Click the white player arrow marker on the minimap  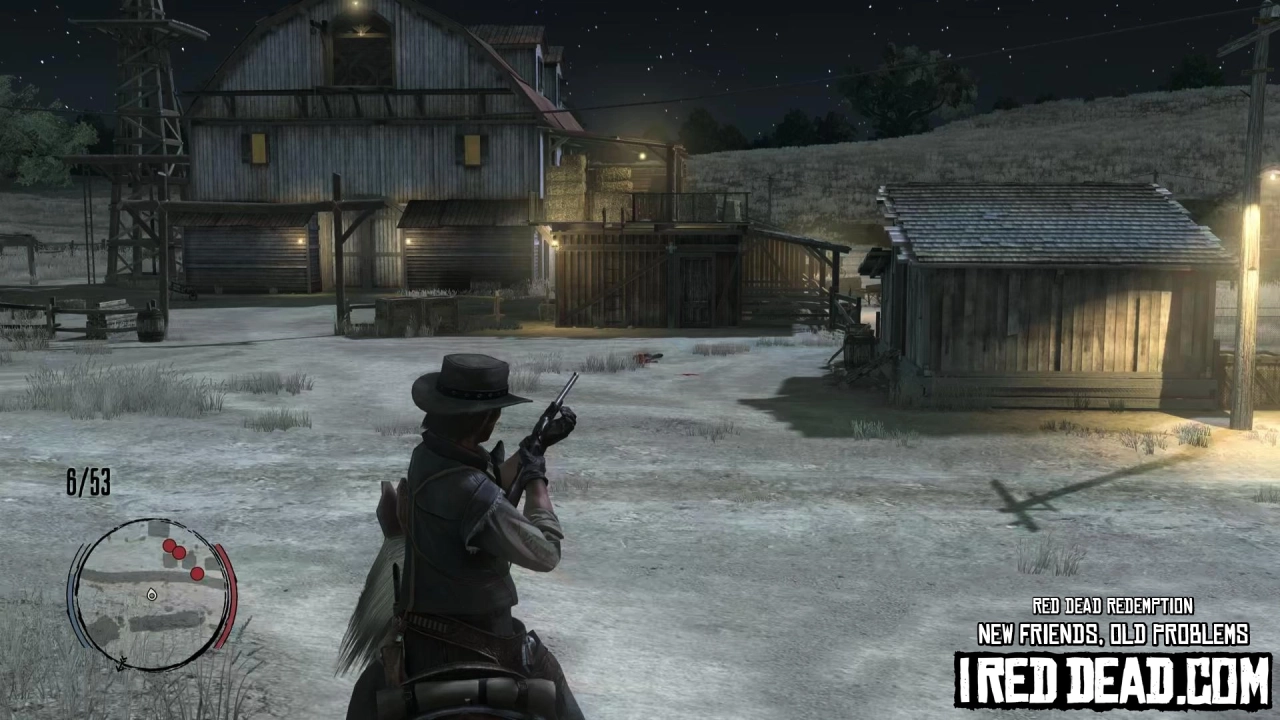(151, 595)
